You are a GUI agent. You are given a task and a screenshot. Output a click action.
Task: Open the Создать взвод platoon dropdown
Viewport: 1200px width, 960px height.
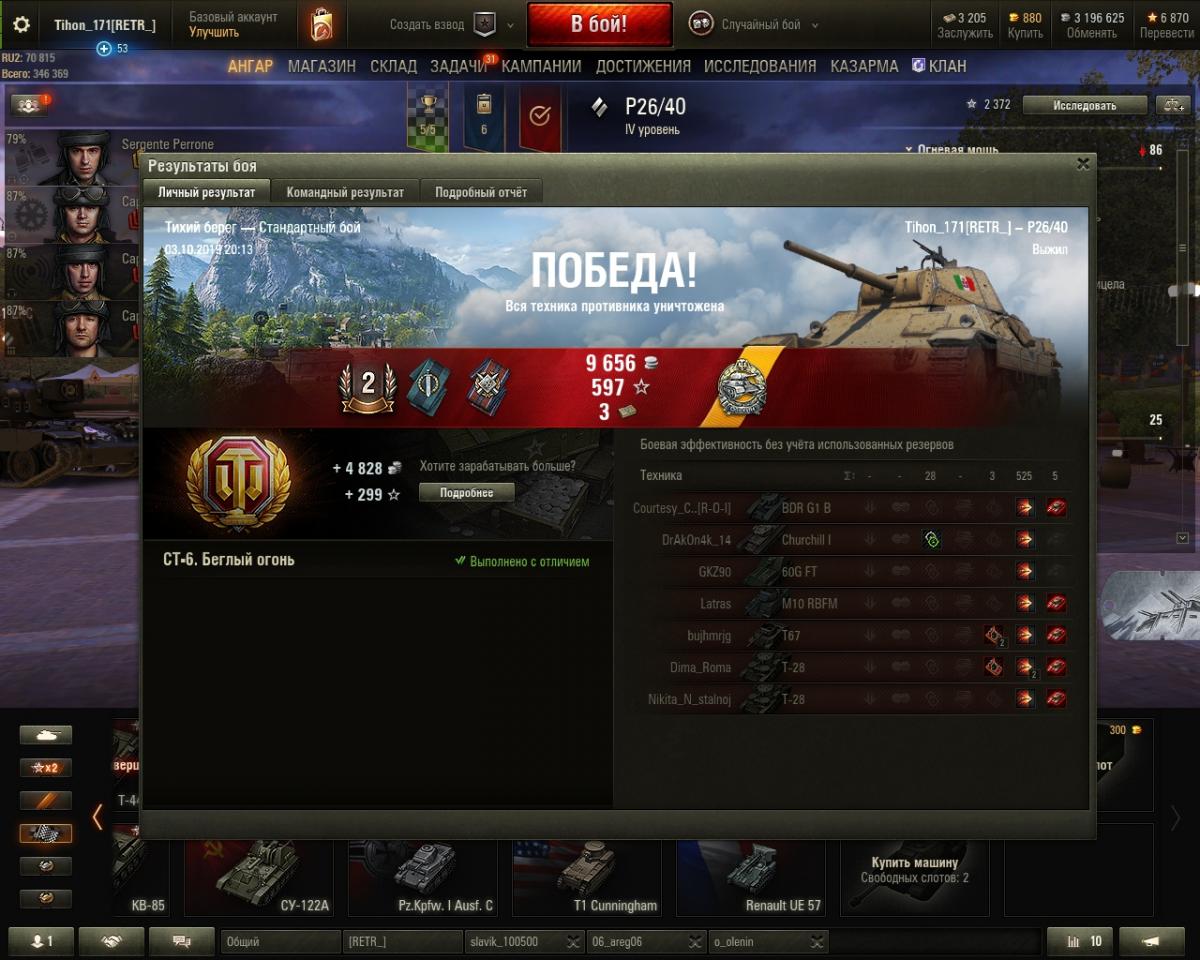tap(452, 25)
